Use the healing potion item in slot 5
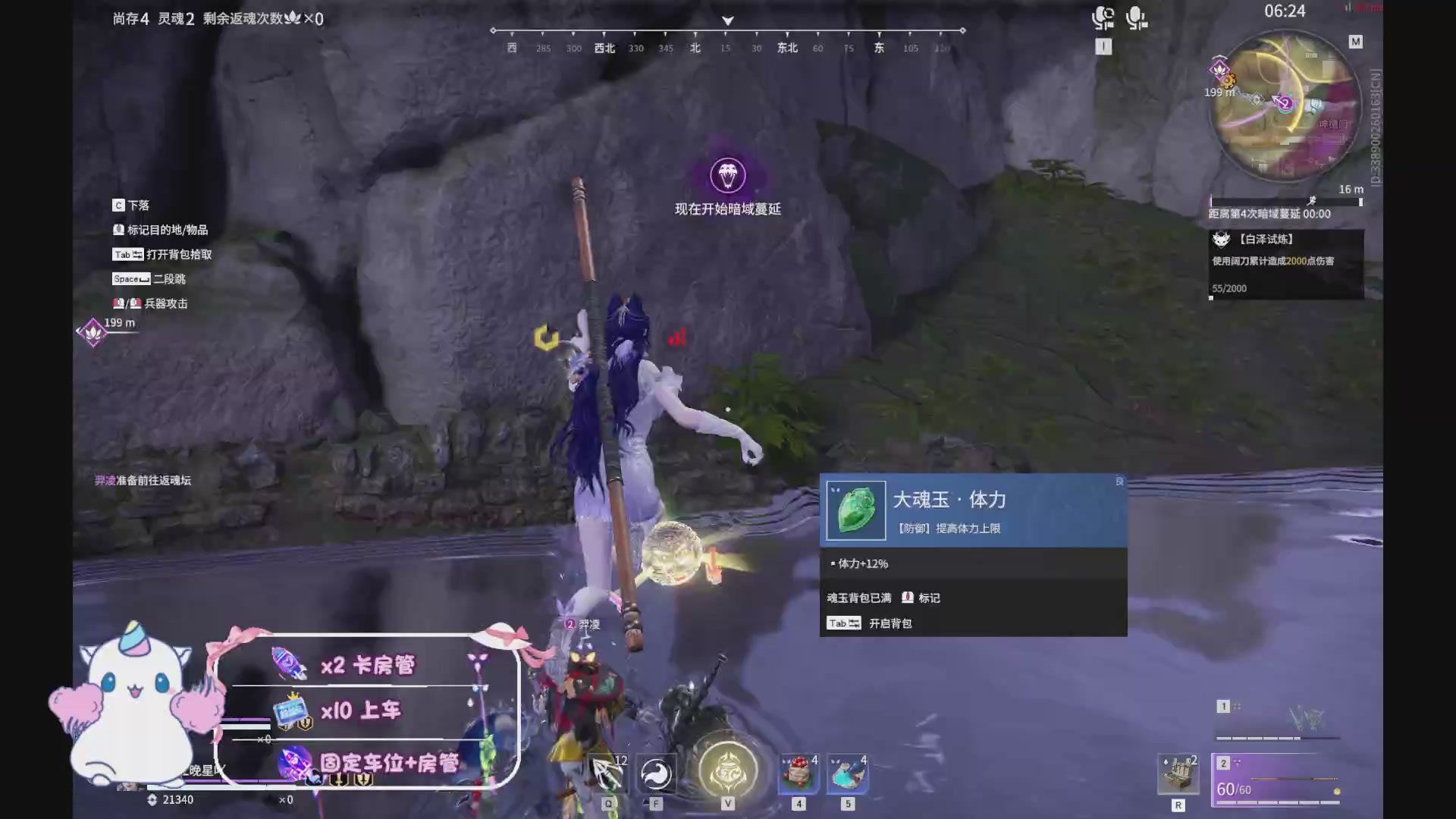Viewport: 1456px width, 819px height. (847, 772)
